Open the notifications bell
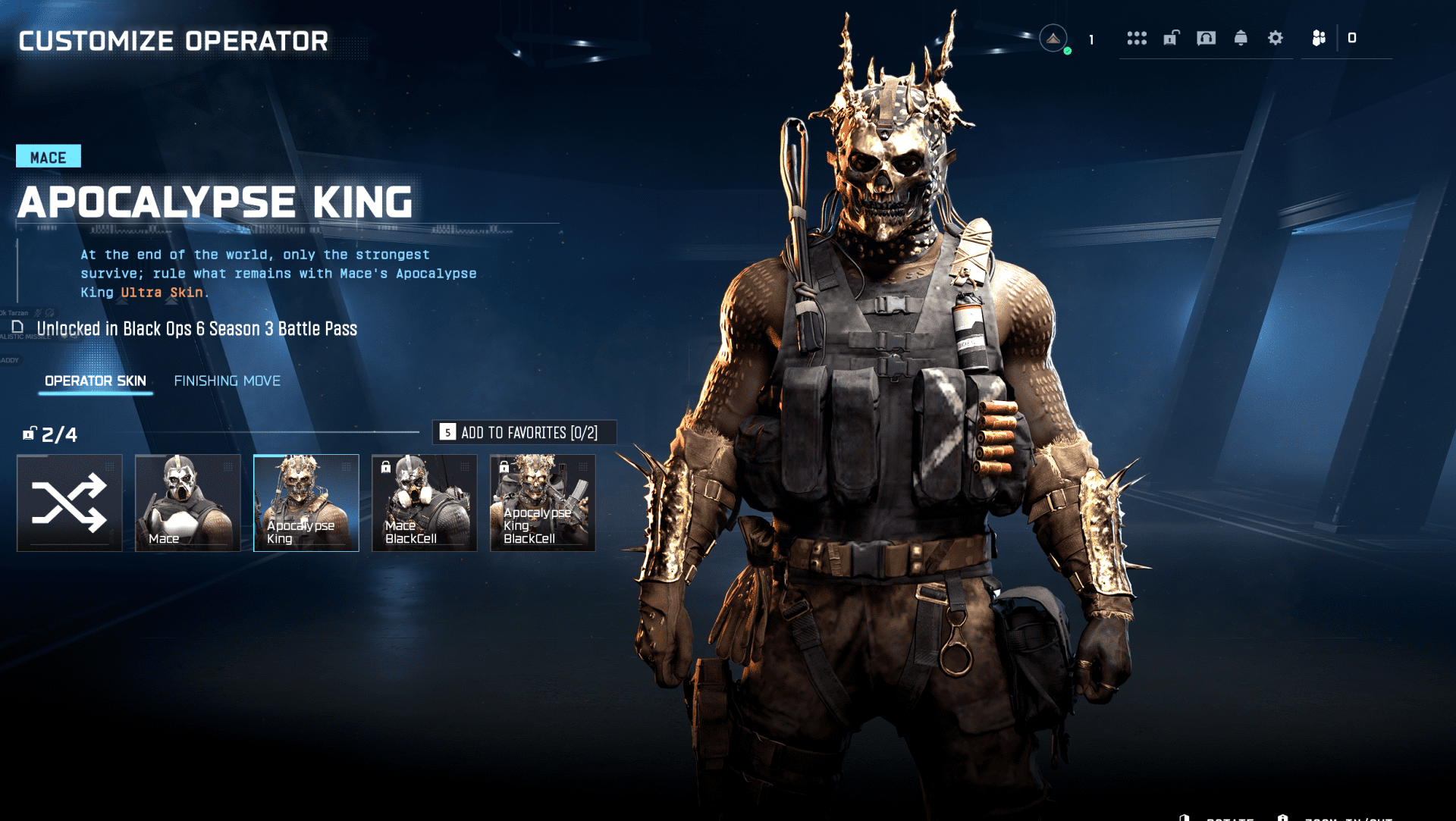This screenshot has height=821, width=1456. [1241, 38]
